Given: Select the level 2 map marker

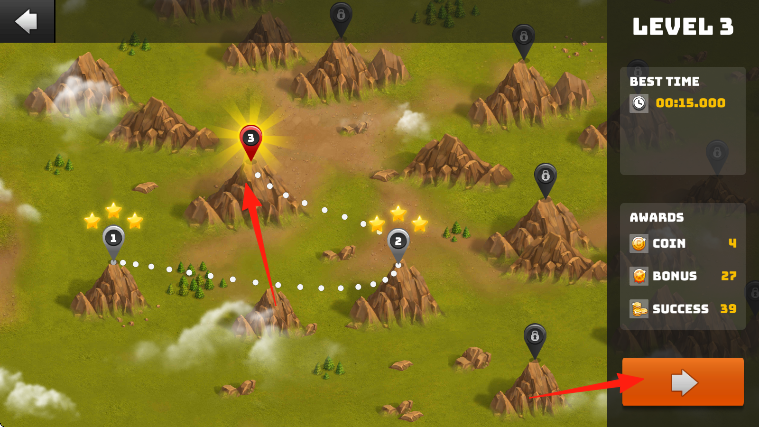Looking at the screenshot, I should click(x=398, y=242).
